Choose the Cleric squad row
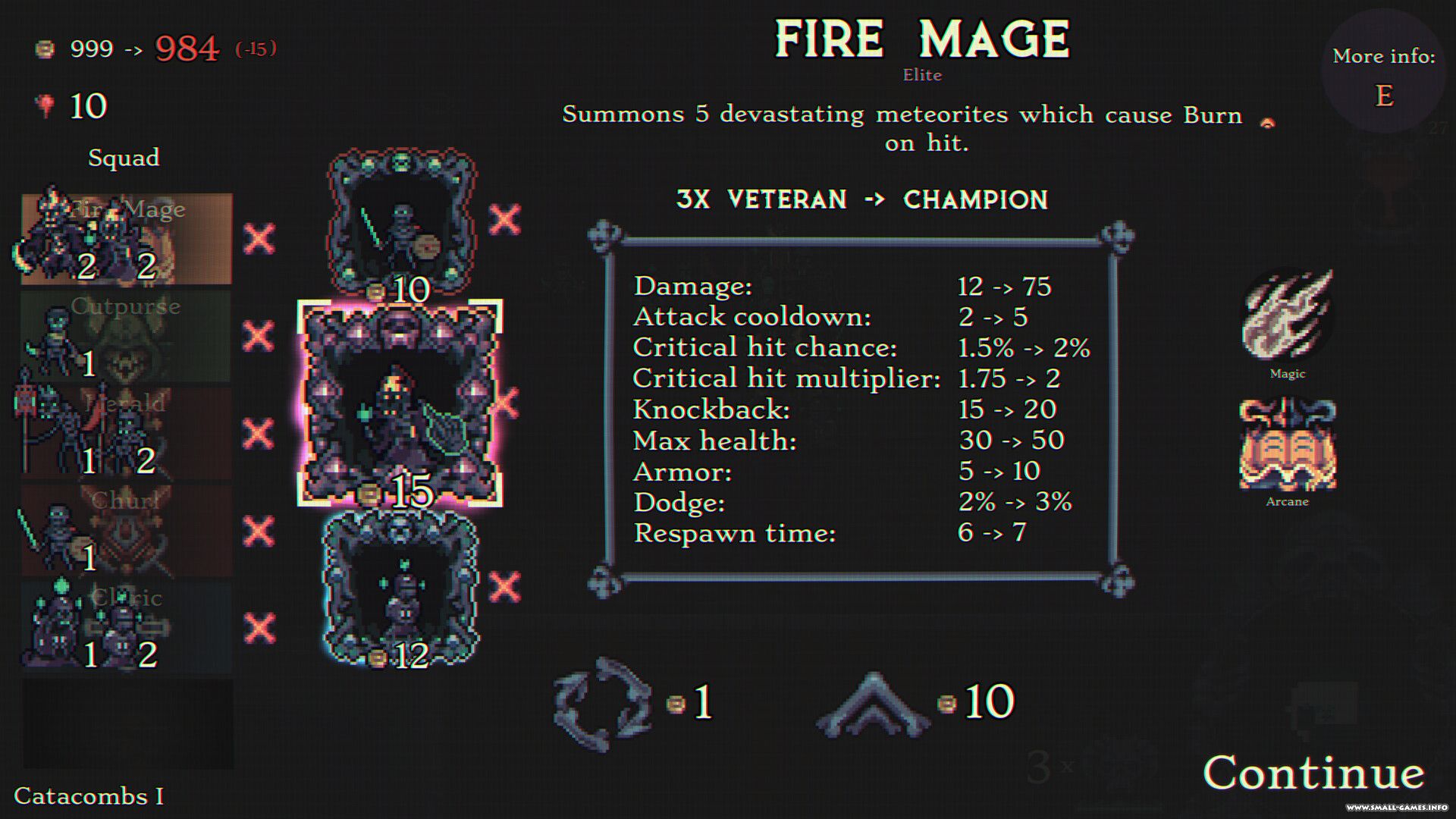 tap(127, 627)
